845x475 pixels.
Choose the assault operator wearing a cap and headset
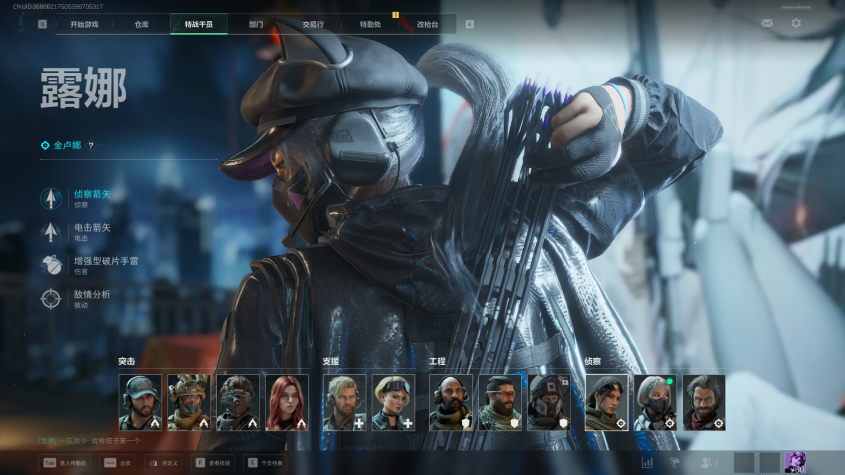[x=139, y=402]
